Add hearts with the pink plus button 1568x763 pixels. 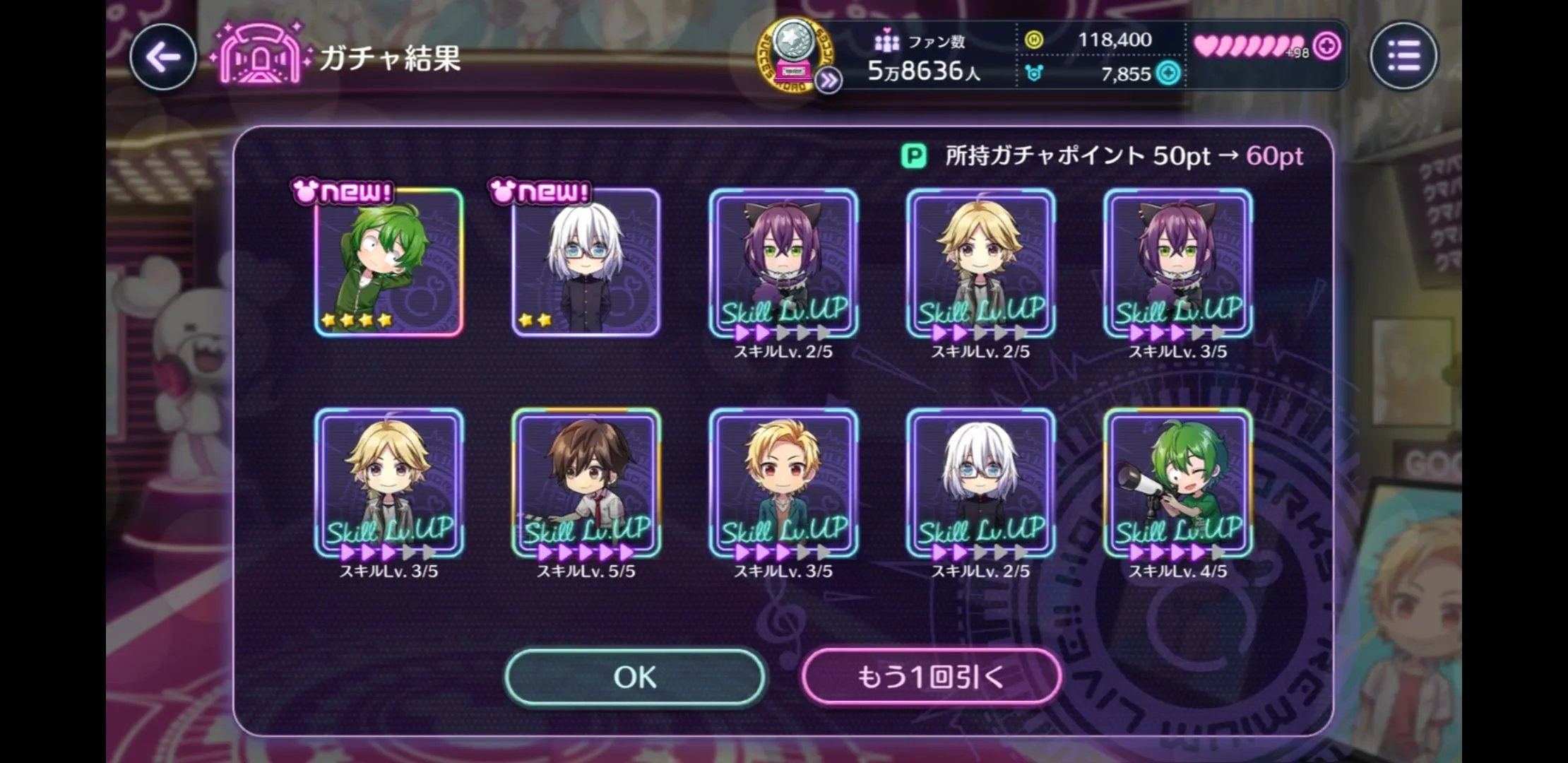[x=1328, y=47]
